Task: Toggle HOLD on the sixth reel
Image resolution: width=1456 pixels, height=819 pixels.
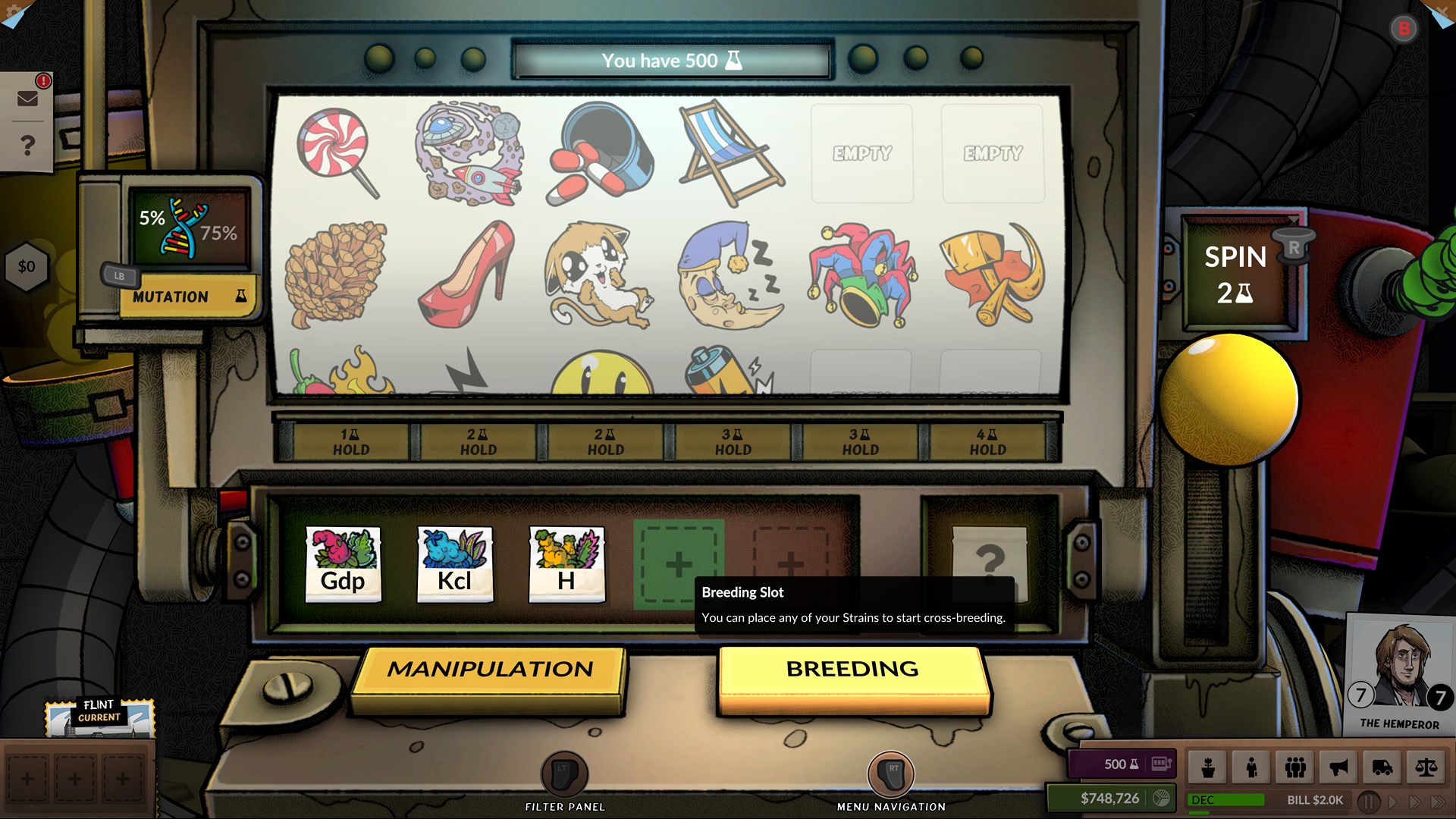Action: (x=985, y=441)
